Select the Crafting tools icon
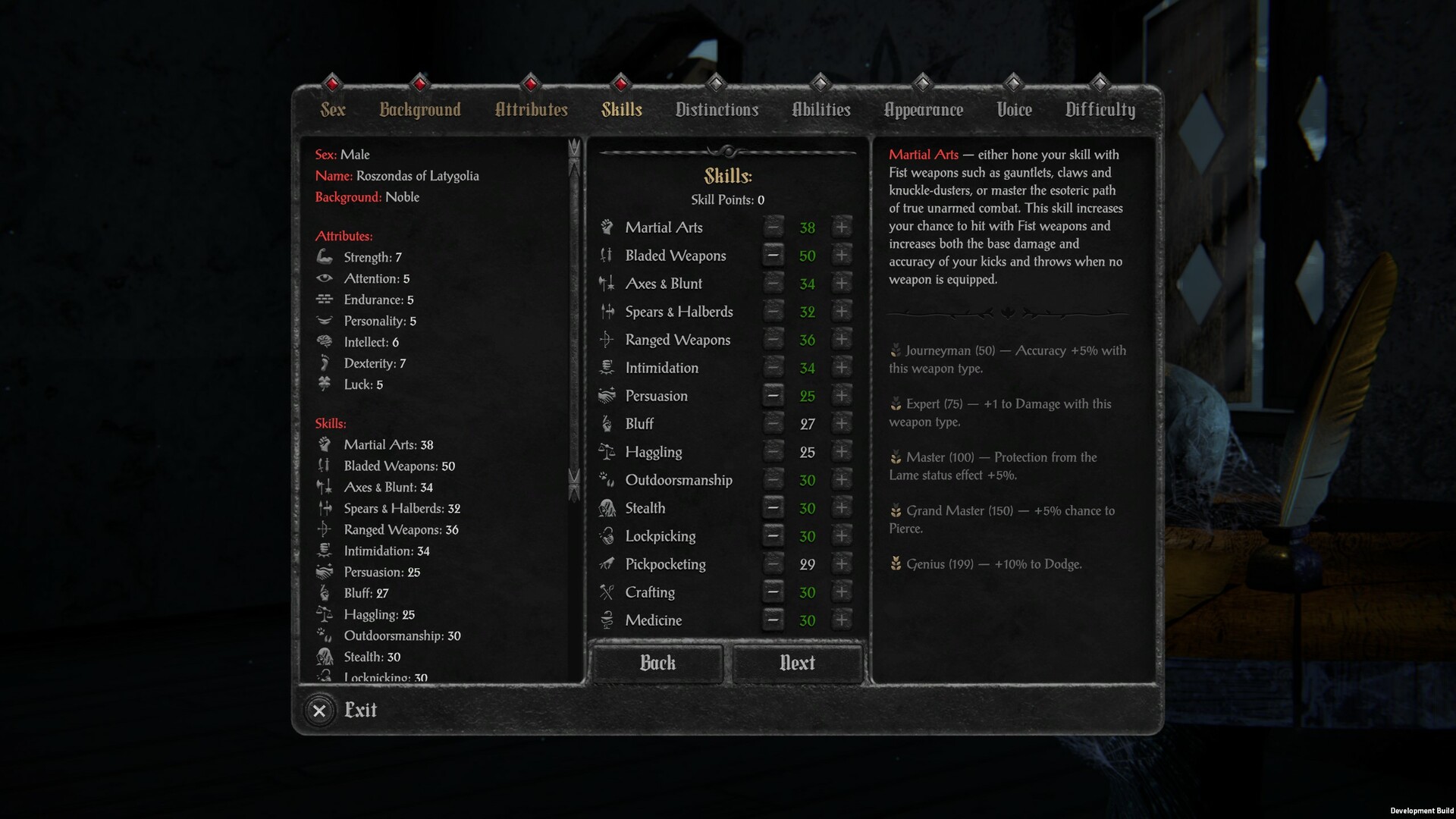This screenshot has width=1456, height=819. (607, 591)
